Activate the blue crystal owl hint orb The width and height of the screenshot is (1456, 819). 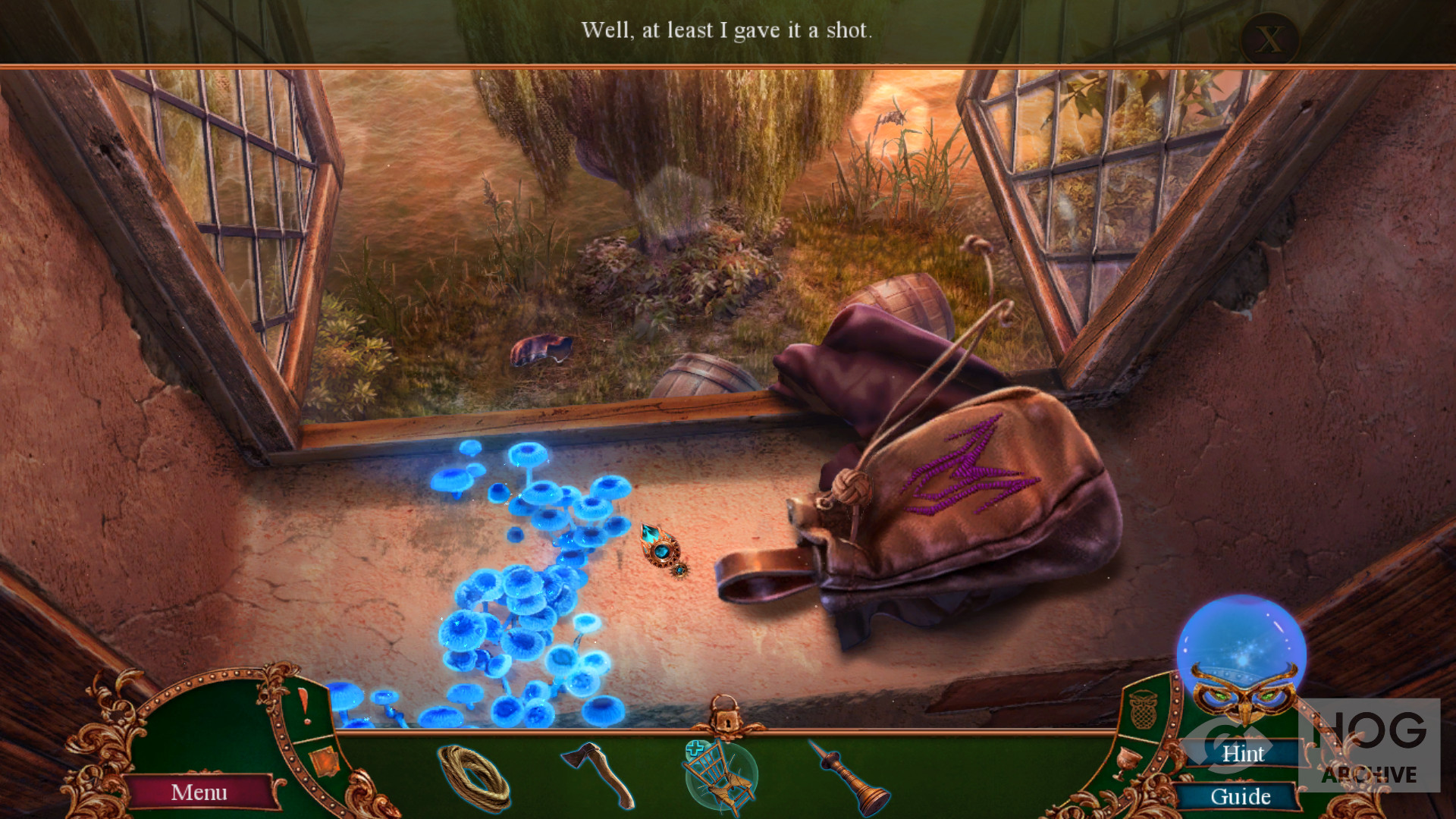click(x=1241, y=652)
